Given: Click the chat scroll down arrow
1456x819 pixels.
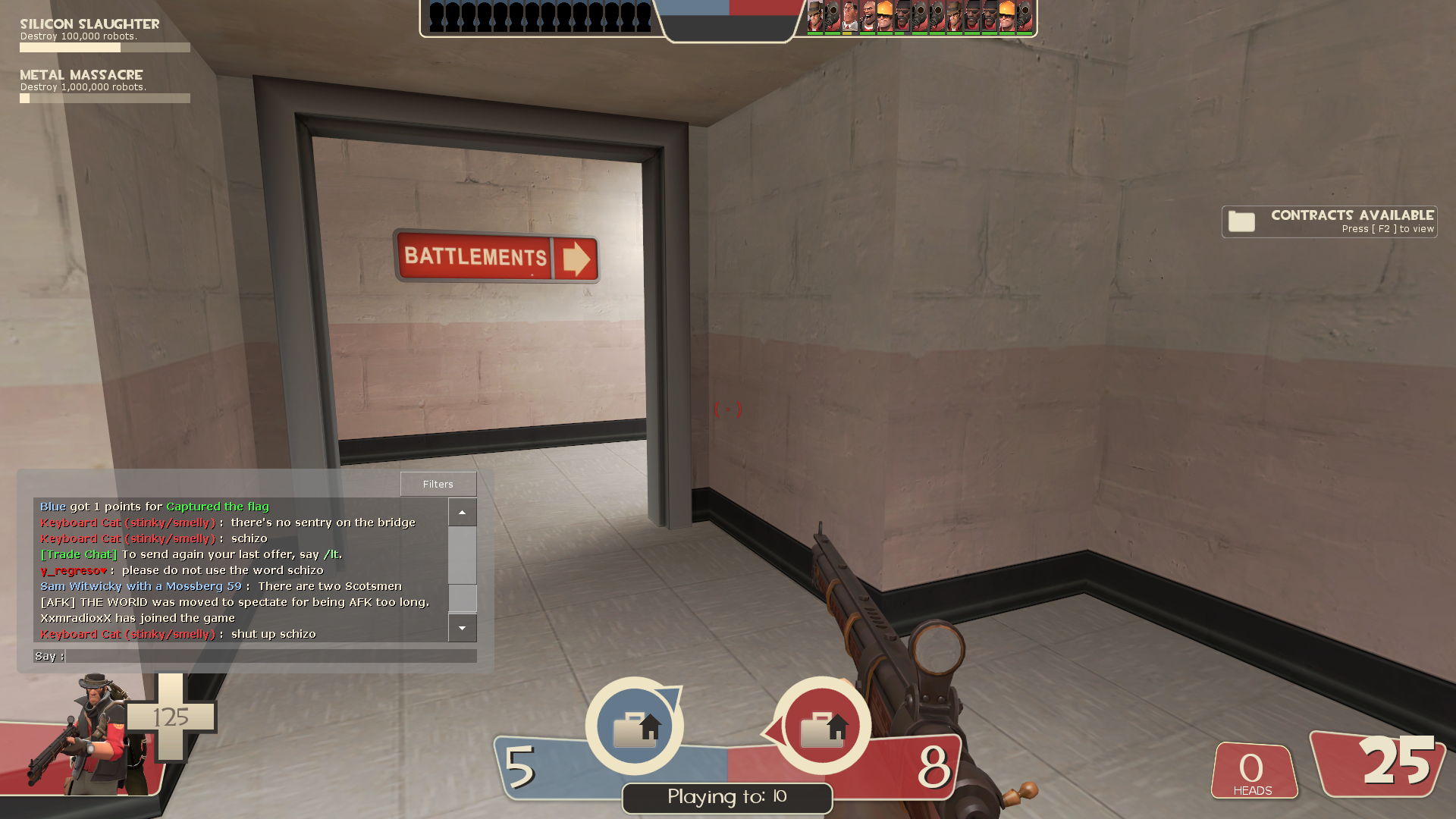Looking at the screenshot, I should coord(462,628).
